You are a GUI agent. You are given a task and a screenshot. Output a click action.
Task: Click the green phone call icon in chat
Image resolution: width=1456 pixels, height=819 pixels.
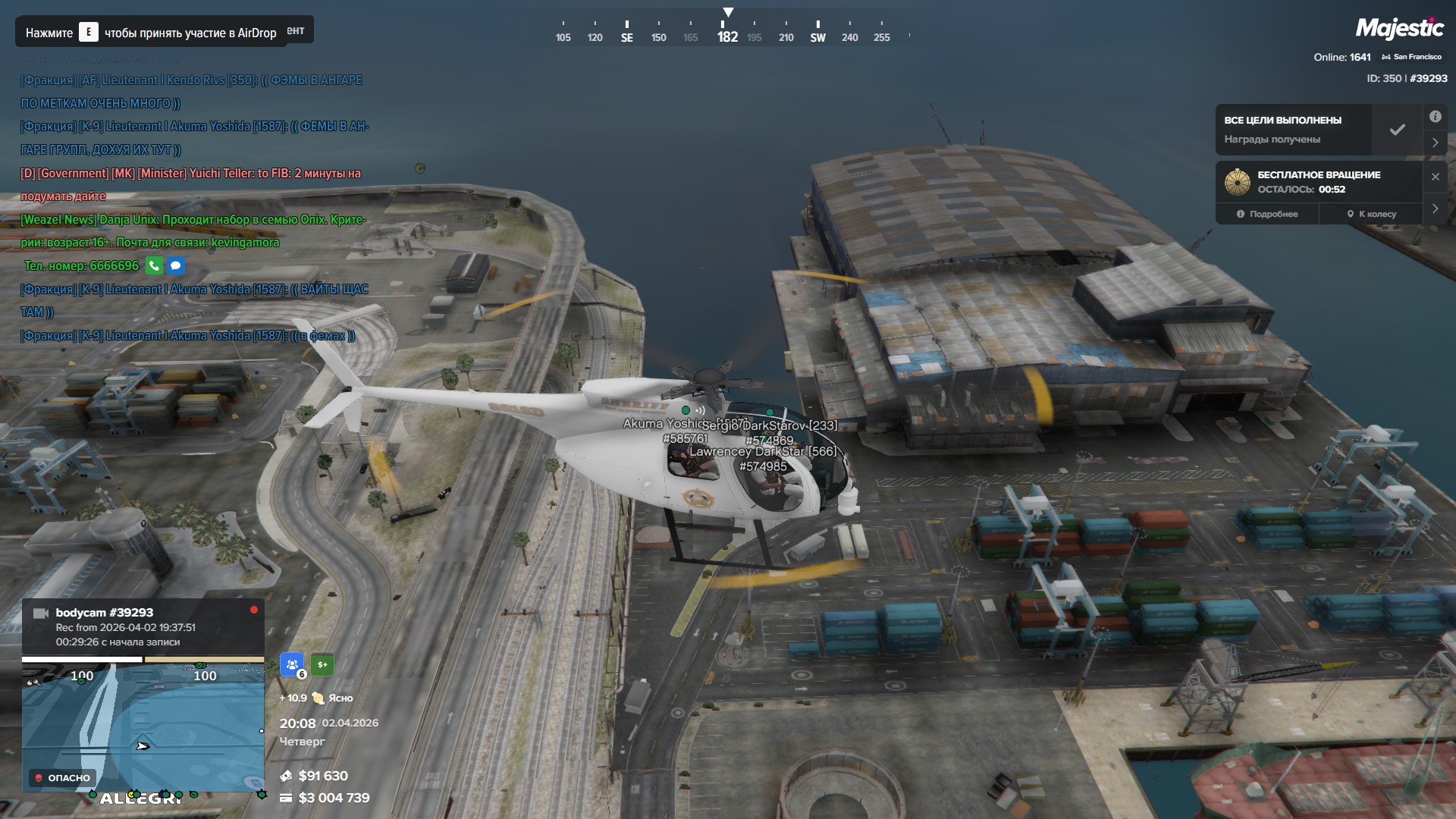coord(154,266)
